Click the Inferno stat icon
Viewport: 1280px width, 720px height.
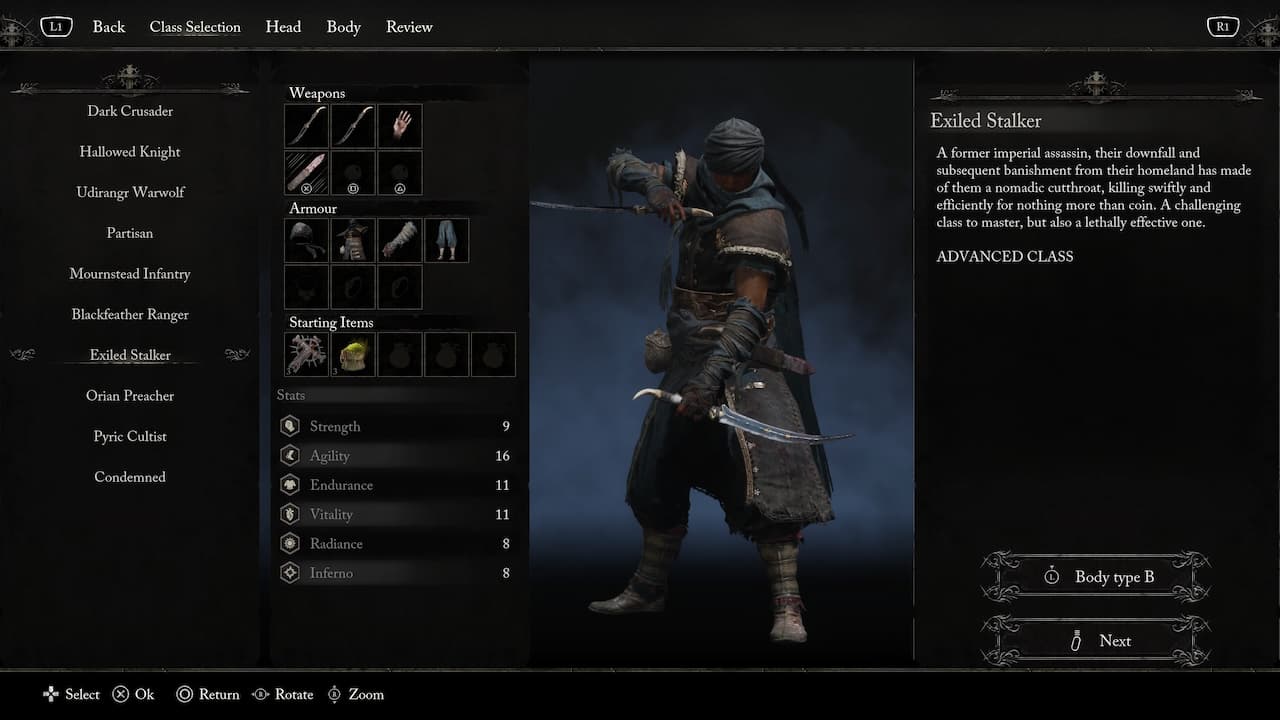coord(290,573)
